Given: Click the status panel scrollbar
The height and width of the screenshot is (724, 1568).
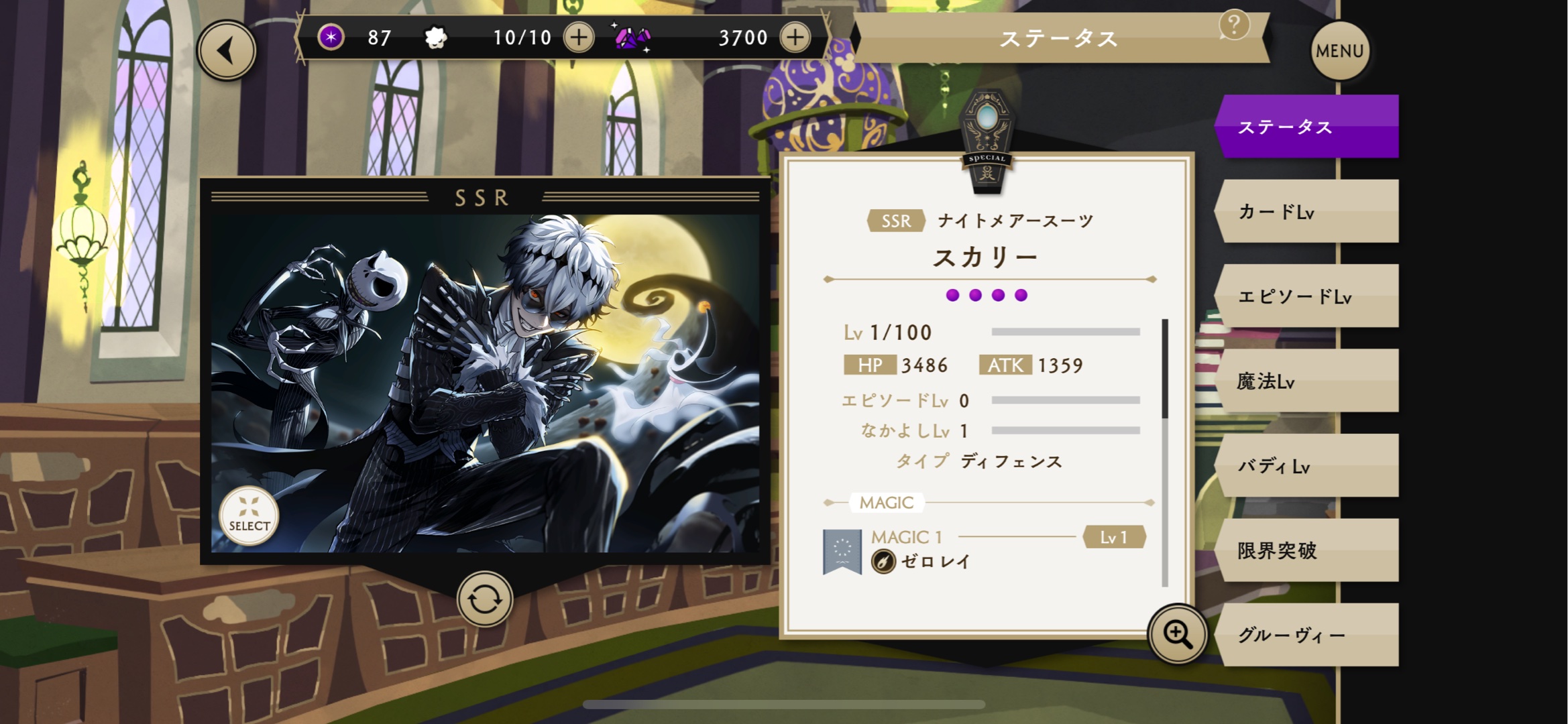Looking at the screenshot, I should [1165, 452].
